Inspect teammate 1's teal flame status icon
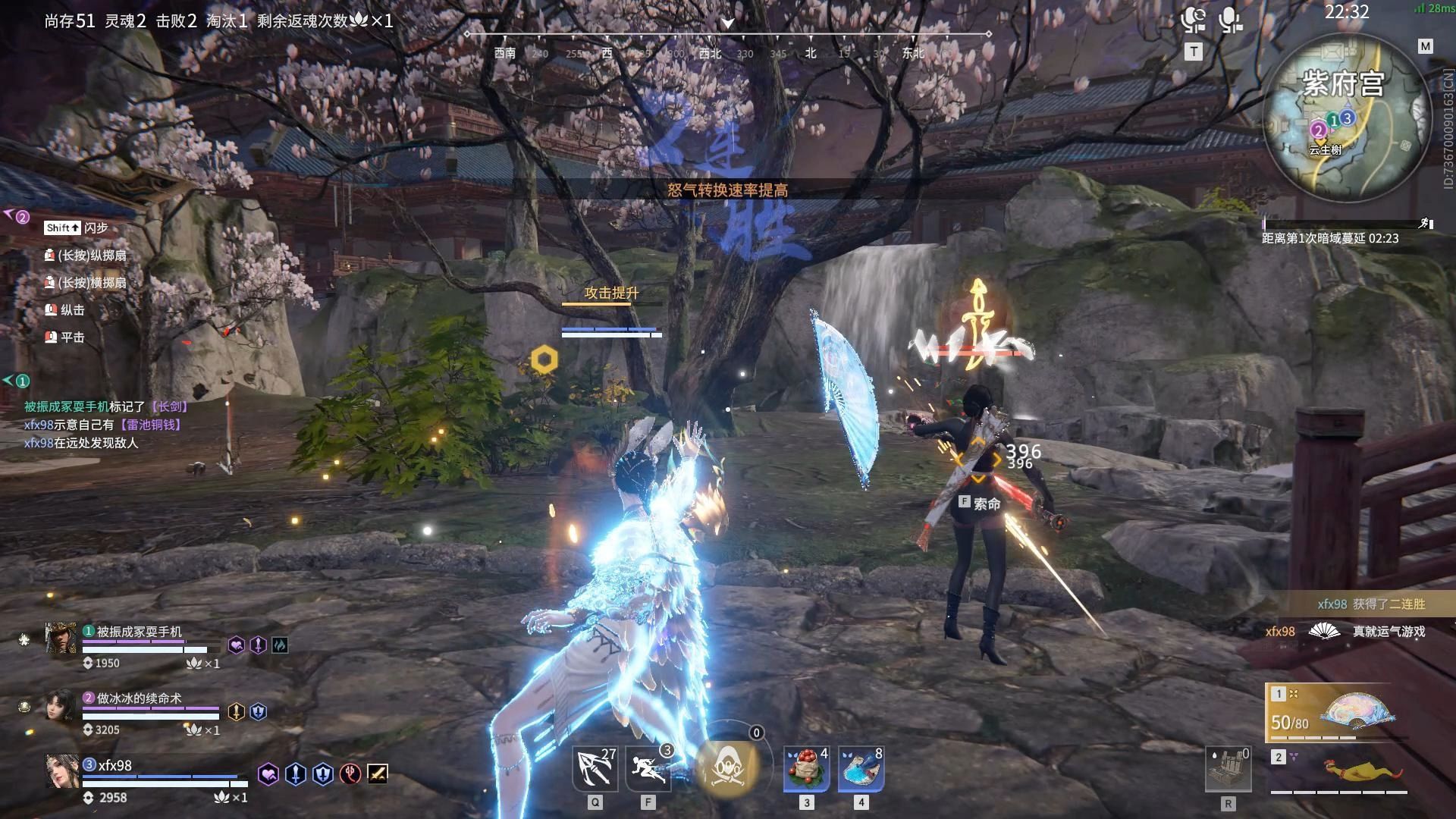The image size is (1456, 819). pyautogui.click(x=280, y=645)
